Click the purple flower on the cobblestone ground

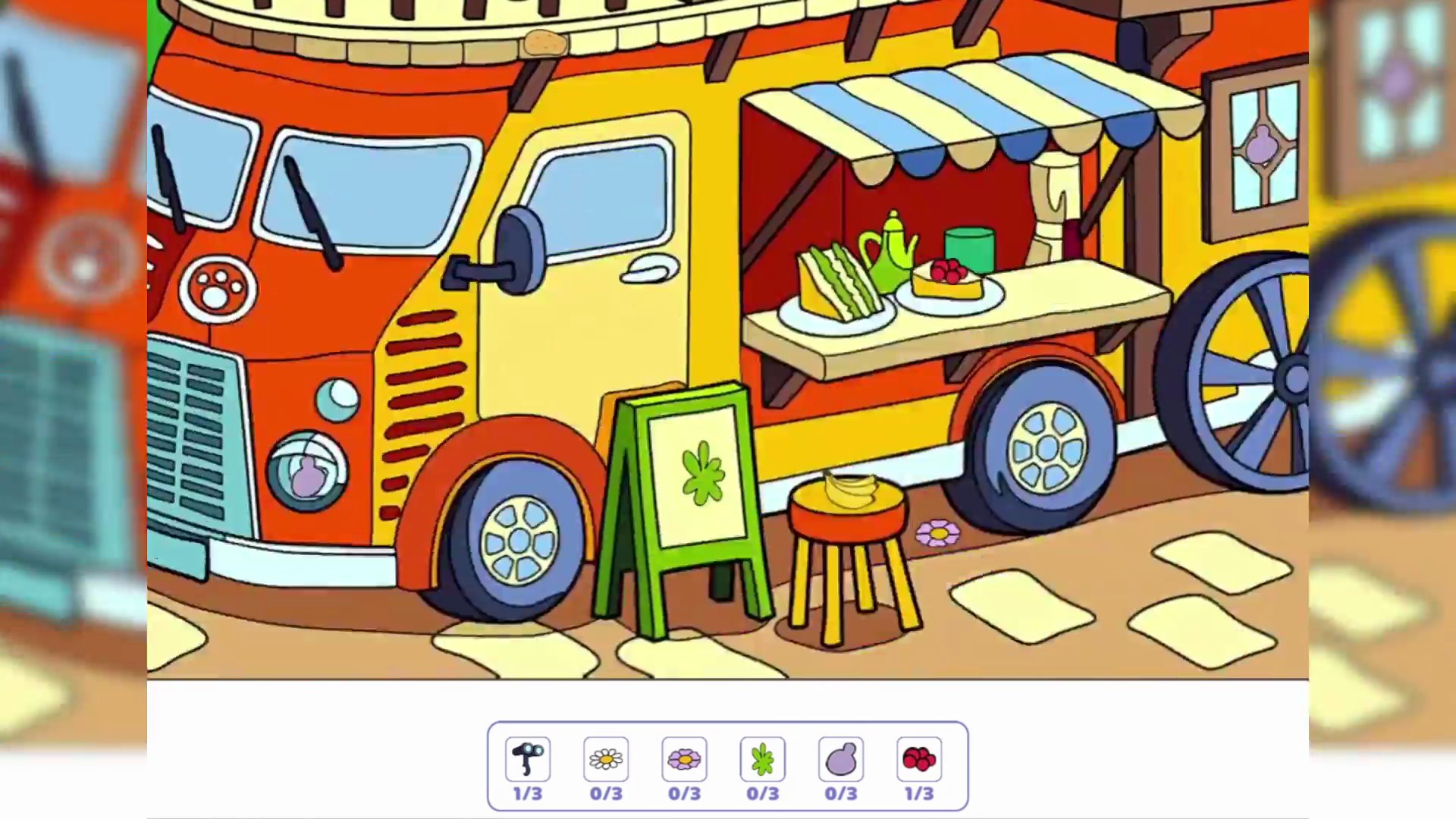click(938, 533)
